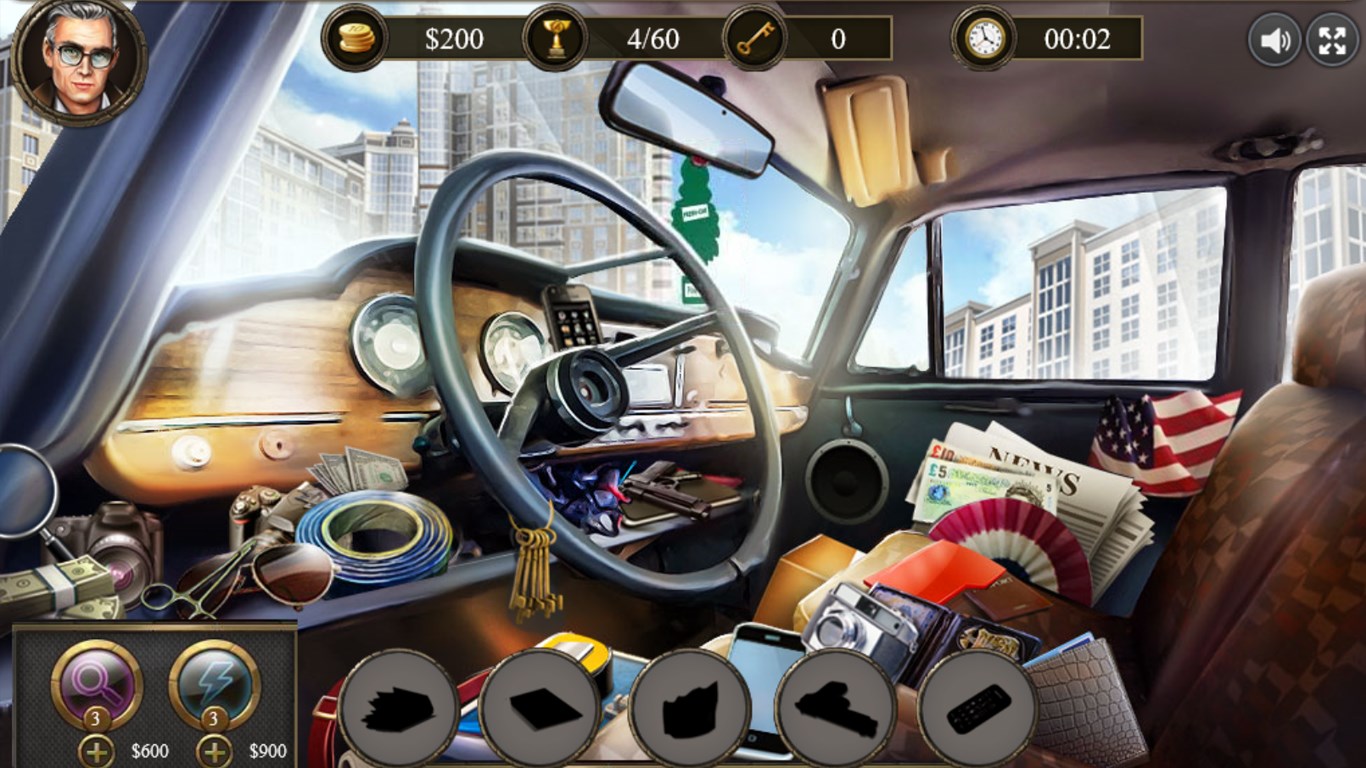
Task: Choose the flat book silhouette slot
Action: pyautogui.click(x=545, y=709)
